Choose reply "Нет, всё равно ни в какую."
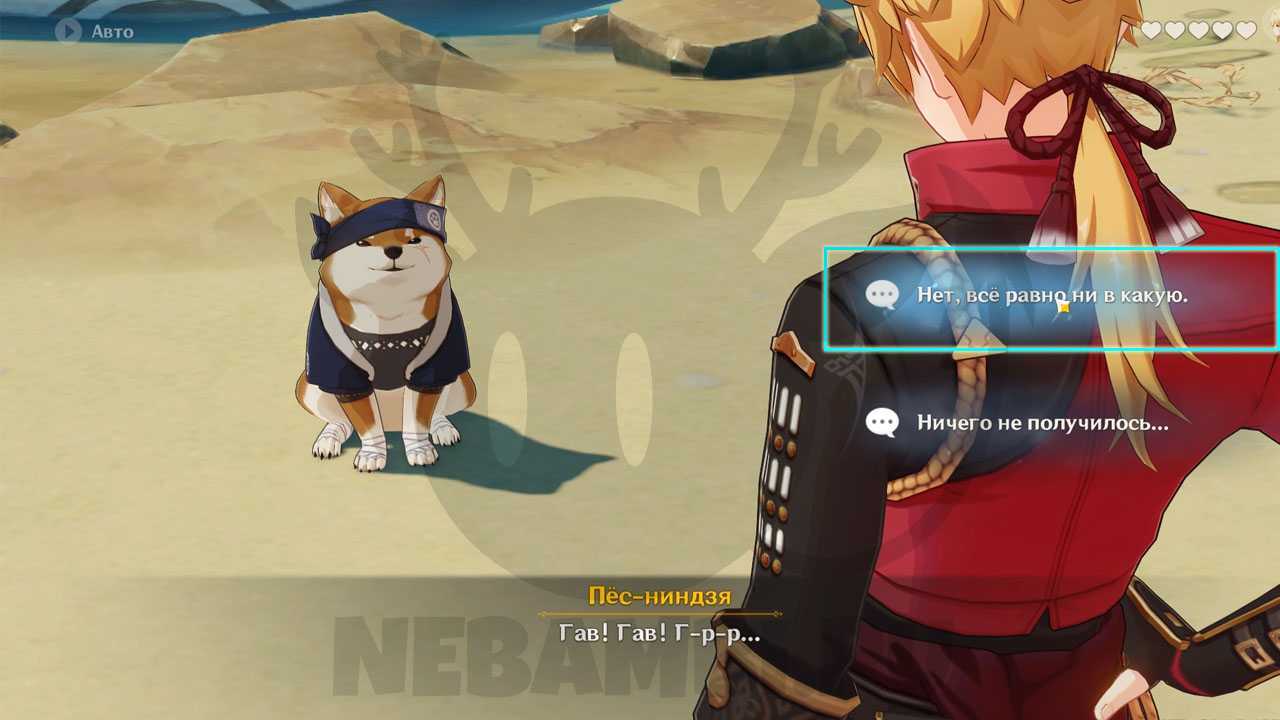The height and width of the screenshot is (720, 1280). (x=1050, y=296)
